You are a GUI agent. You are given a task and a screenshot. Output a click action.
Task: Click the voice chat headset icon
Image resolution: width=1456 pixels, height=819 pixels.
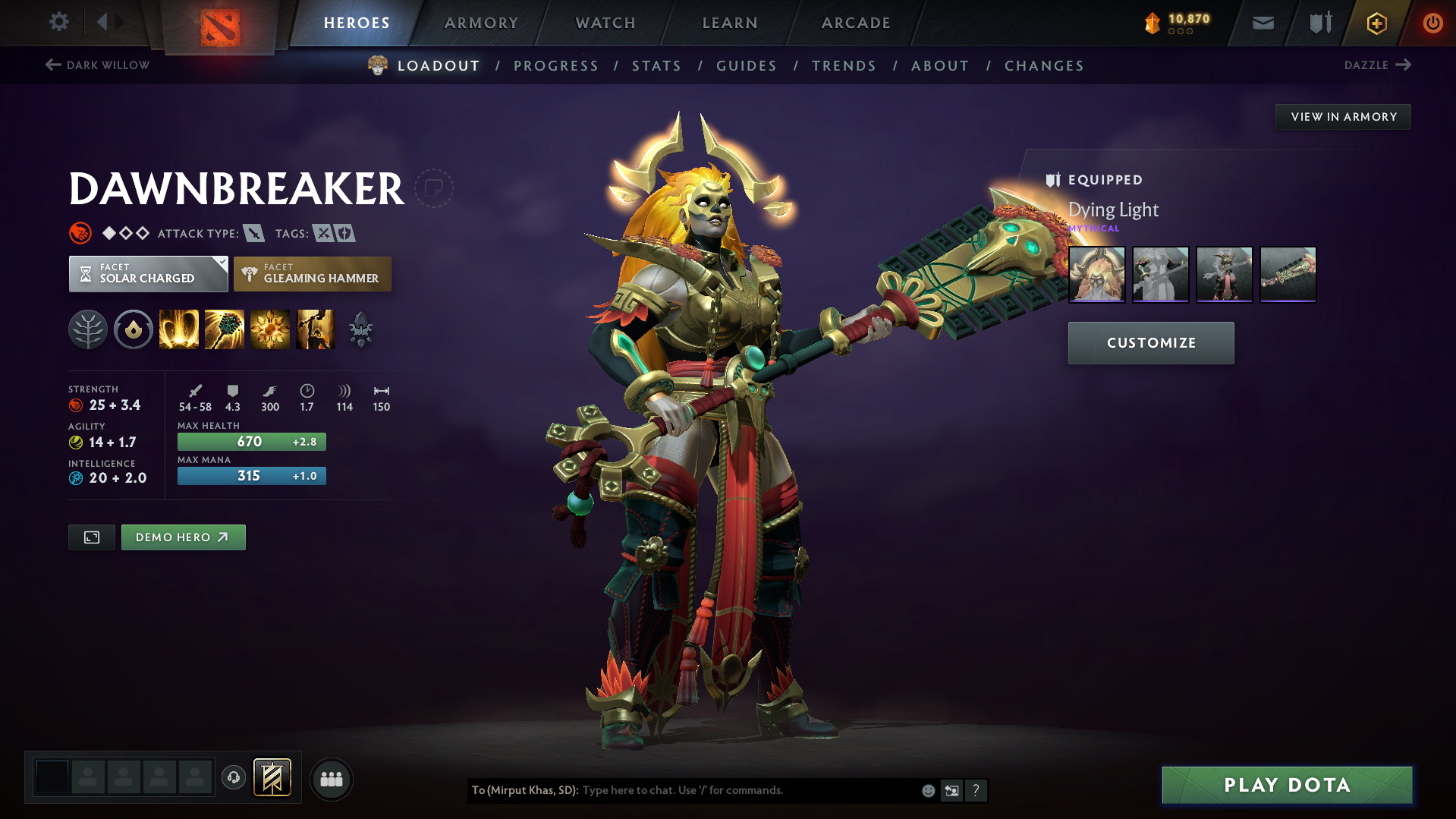pyautogui.click(x=234, y=779)
